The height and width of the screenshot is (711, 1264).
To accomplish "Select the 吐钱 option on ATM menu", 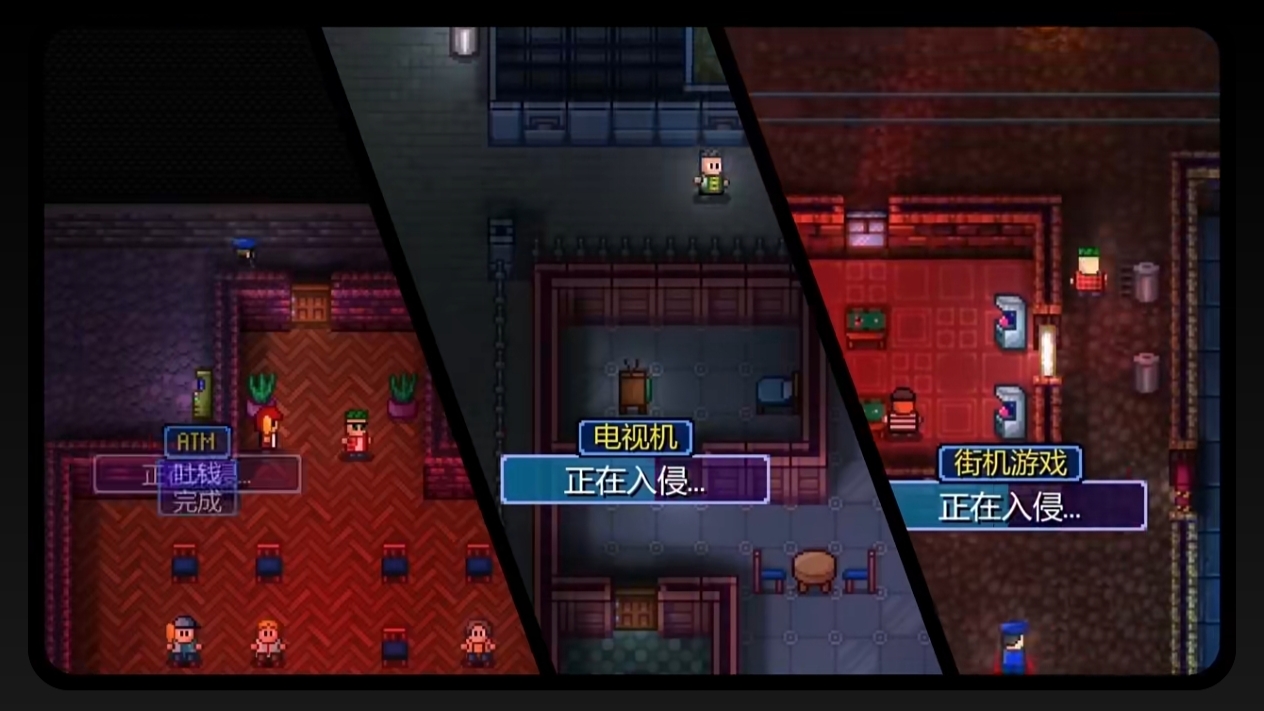I will click(x=198, y=474).
